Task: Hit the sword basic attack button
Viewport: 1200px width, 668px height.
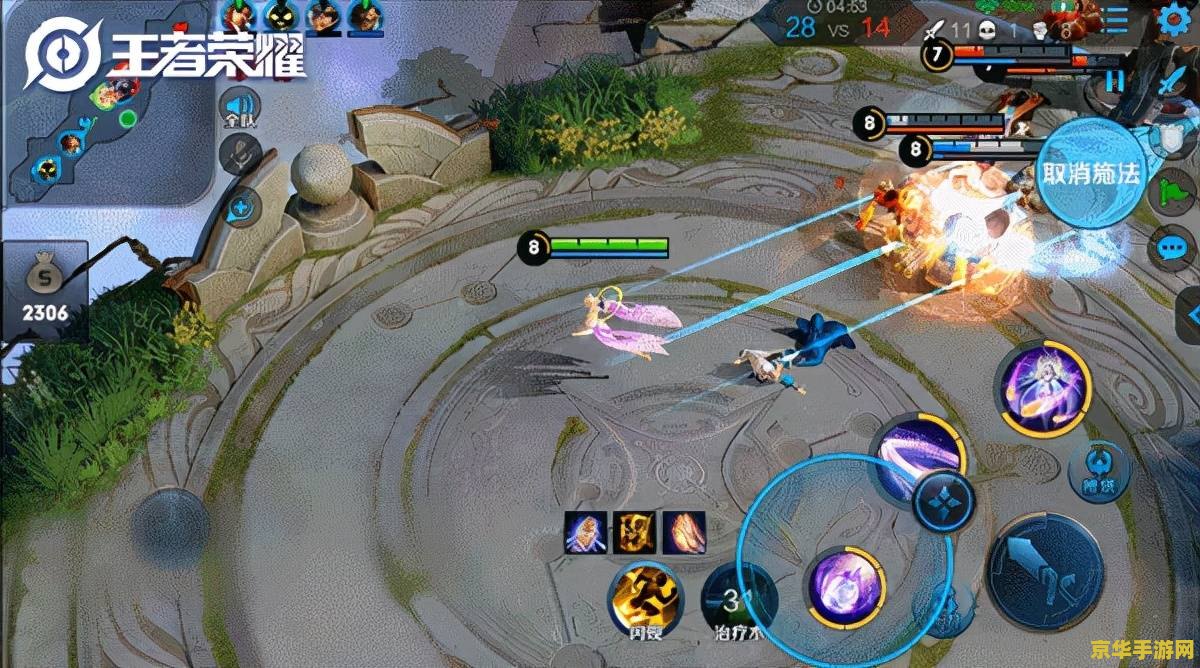Action: tap(1044, 573)
